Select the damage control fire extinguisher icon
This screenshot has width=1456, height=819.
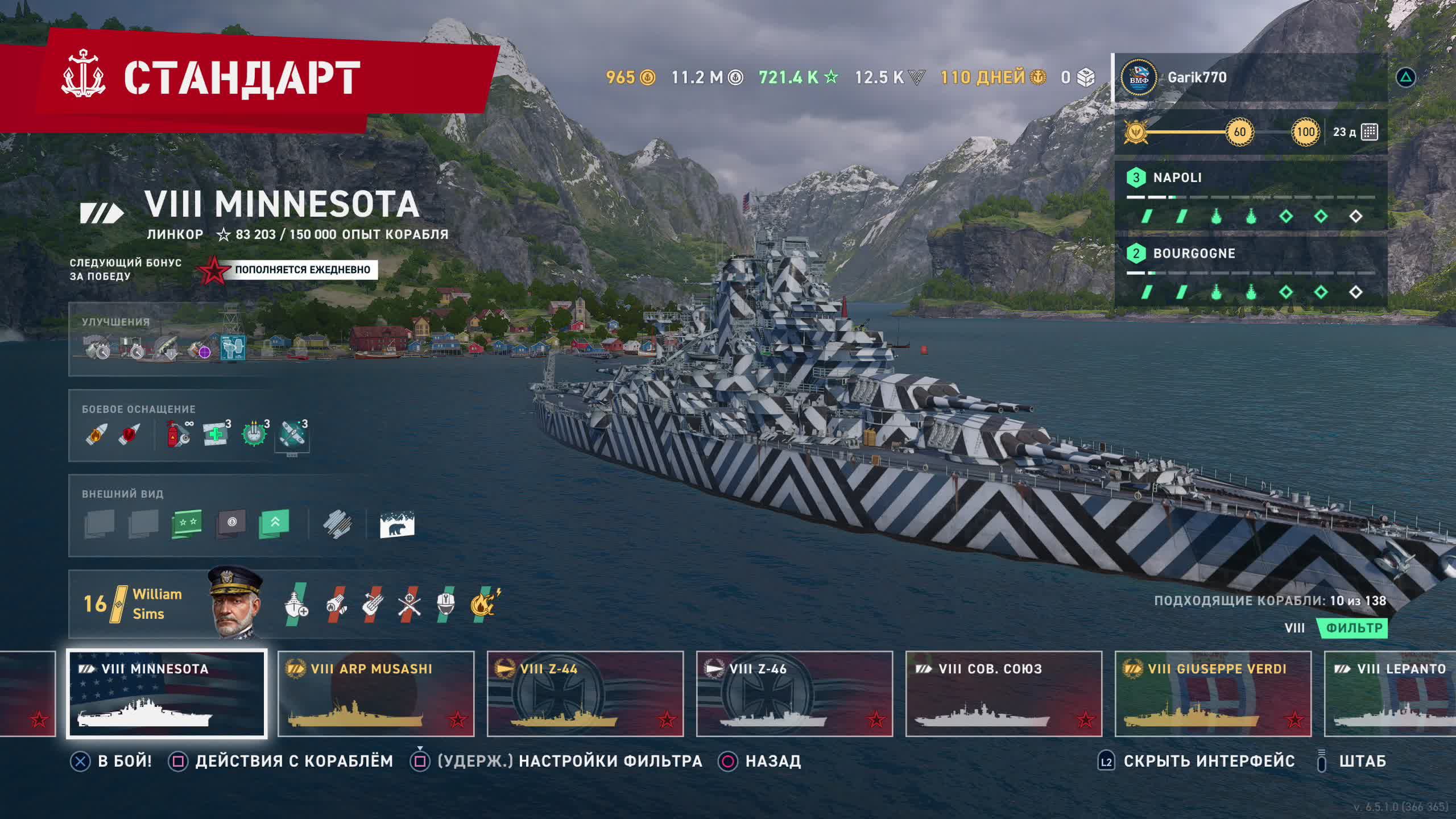(178, 435)
